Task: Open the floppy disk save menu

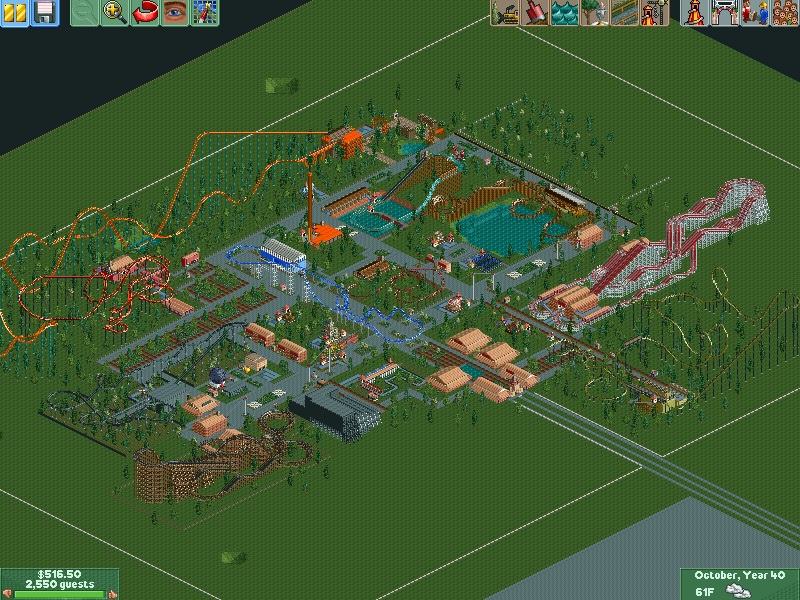Action: (44, 13)
